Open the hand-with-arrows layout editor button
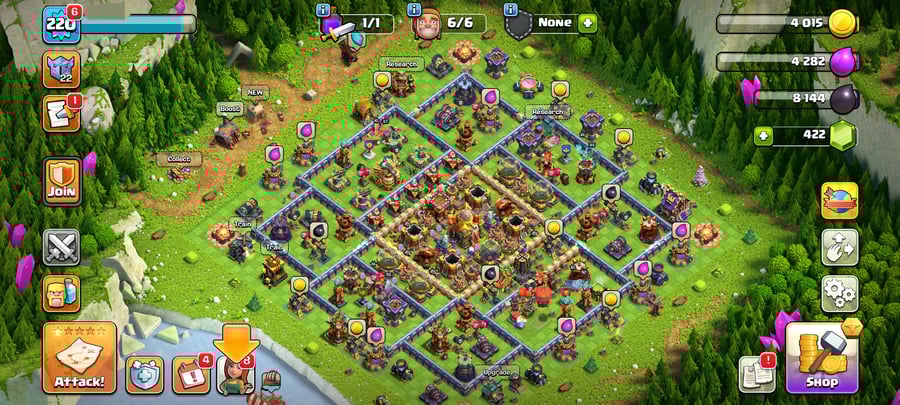This screenshot has width=900, height=405. coord(839,246)
